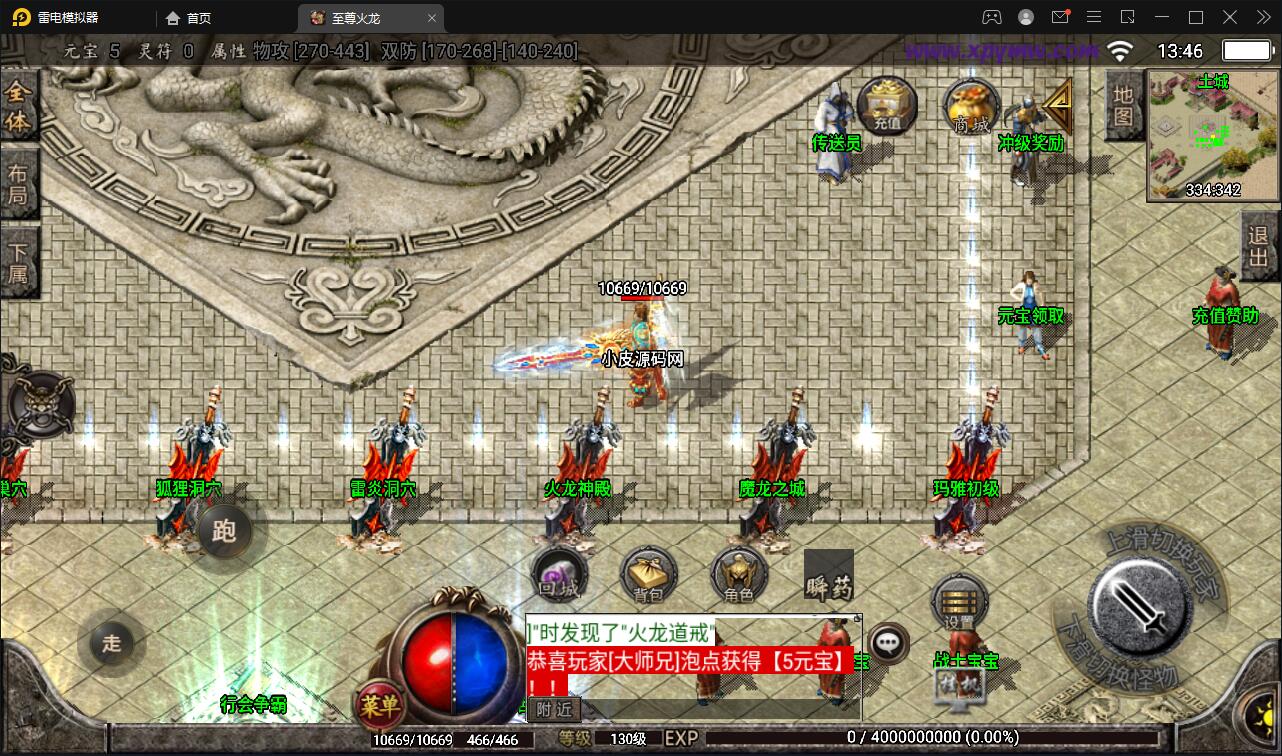Screen dimensions: 1282x756
Task: Open the 商城 shop icon
Action: (971, 106)
